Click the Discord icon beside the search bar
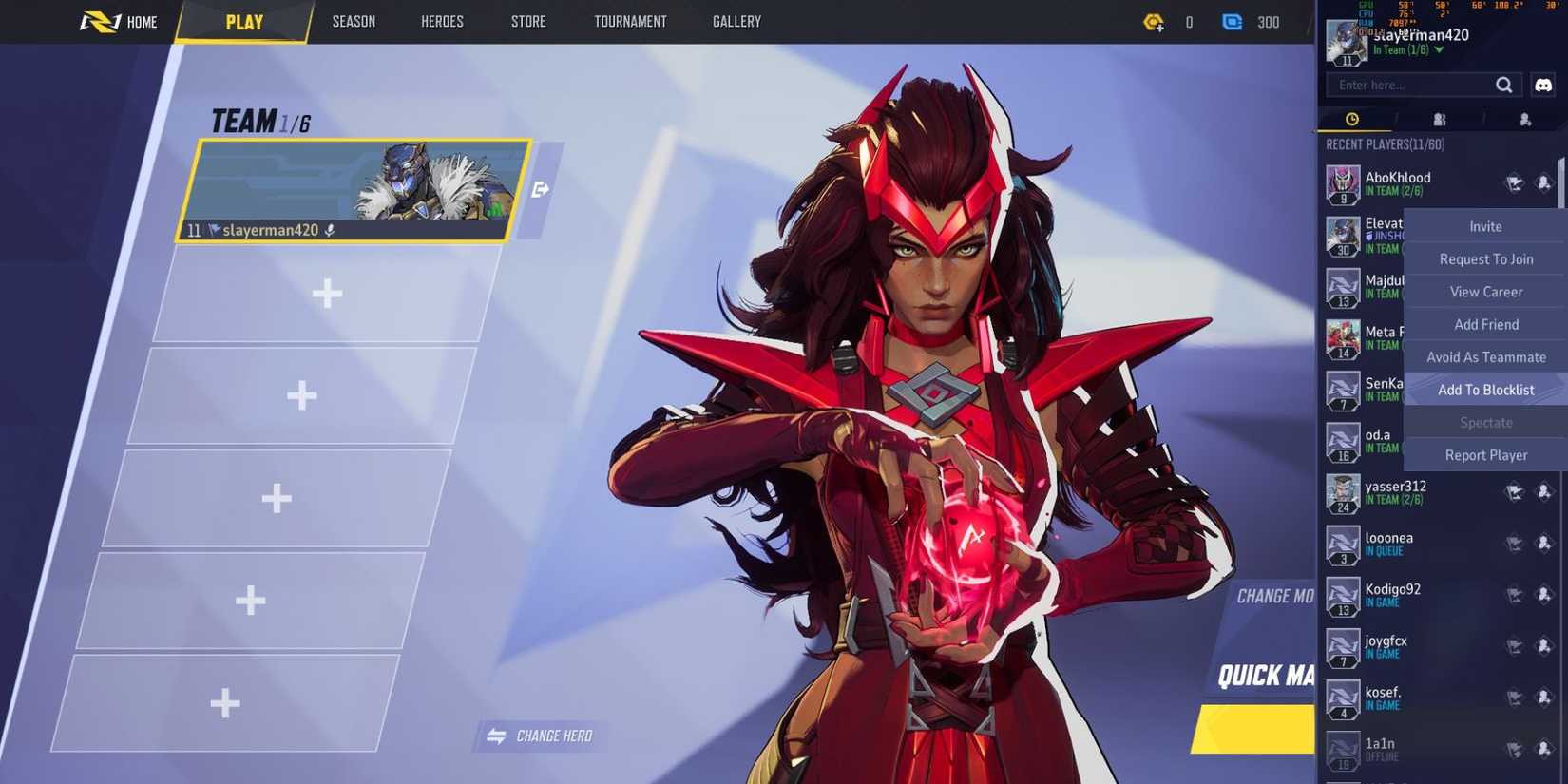Screen dimensions: 1568x784 (x=1542, y=85)
